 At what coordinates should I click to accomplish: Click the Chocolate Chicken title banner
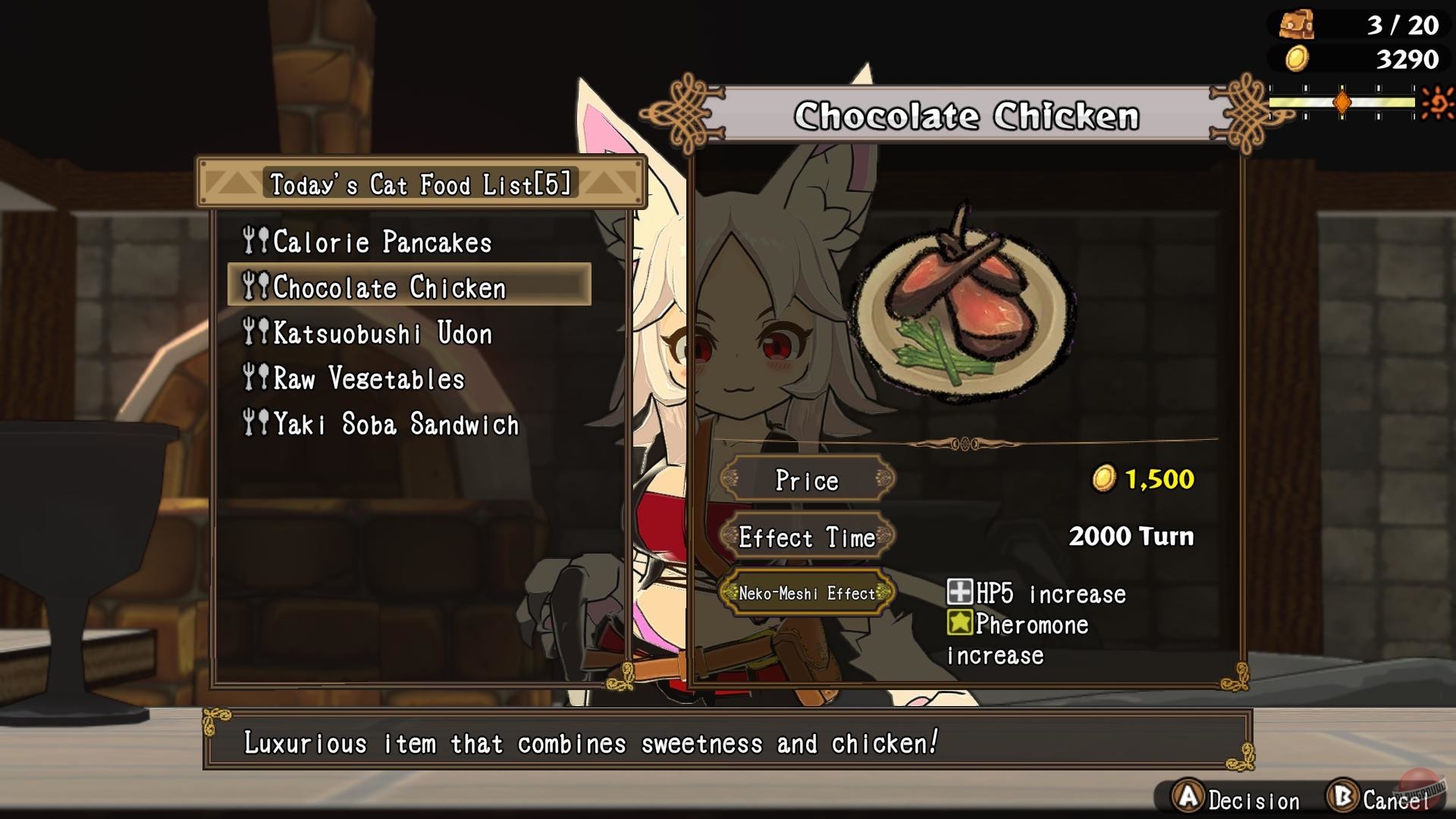(x=968, y=115)
